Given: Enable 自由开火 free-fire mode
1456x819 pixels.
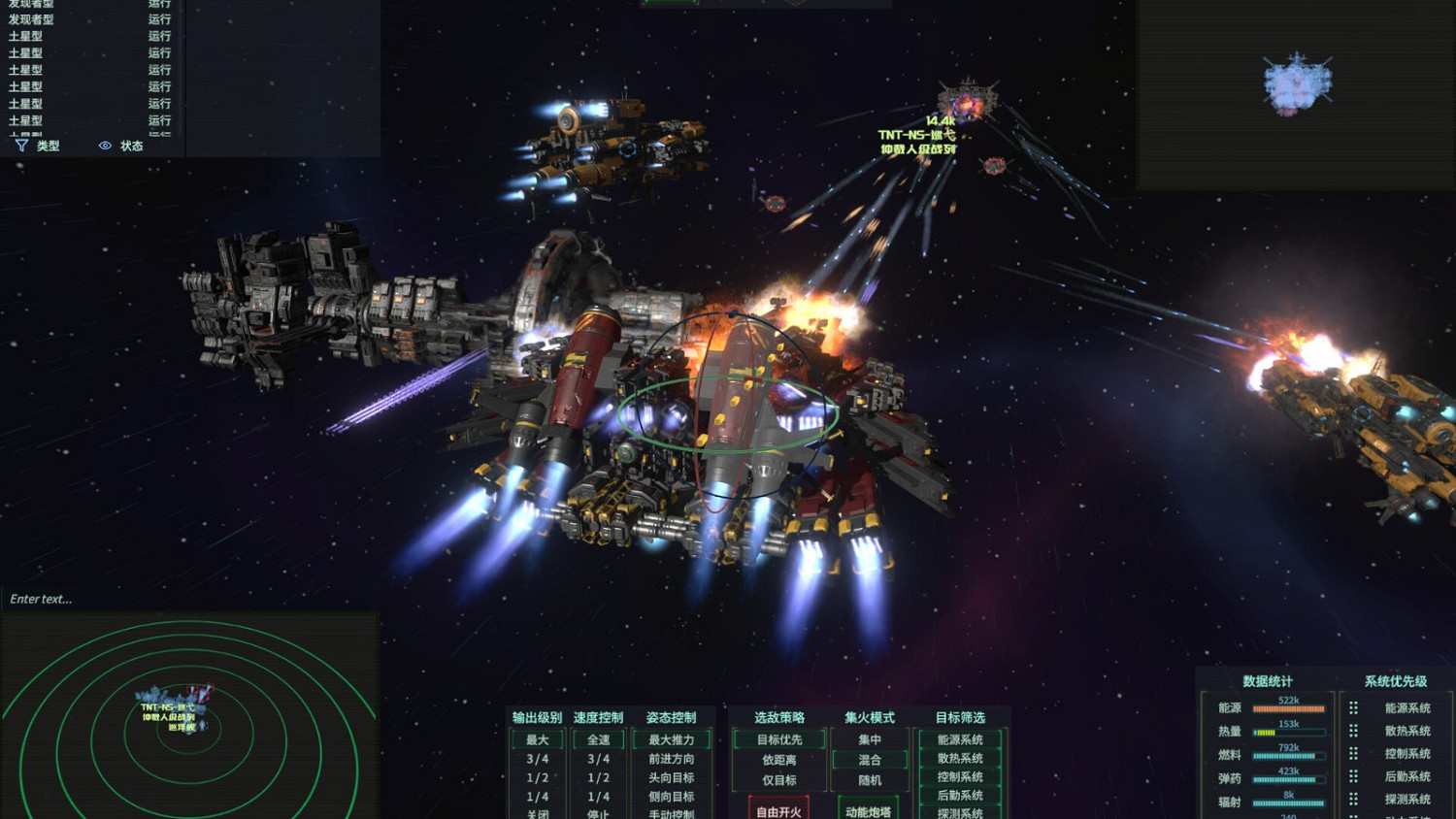Looking at the screenshot, I should pyautogui.click(x=778, y=813).
